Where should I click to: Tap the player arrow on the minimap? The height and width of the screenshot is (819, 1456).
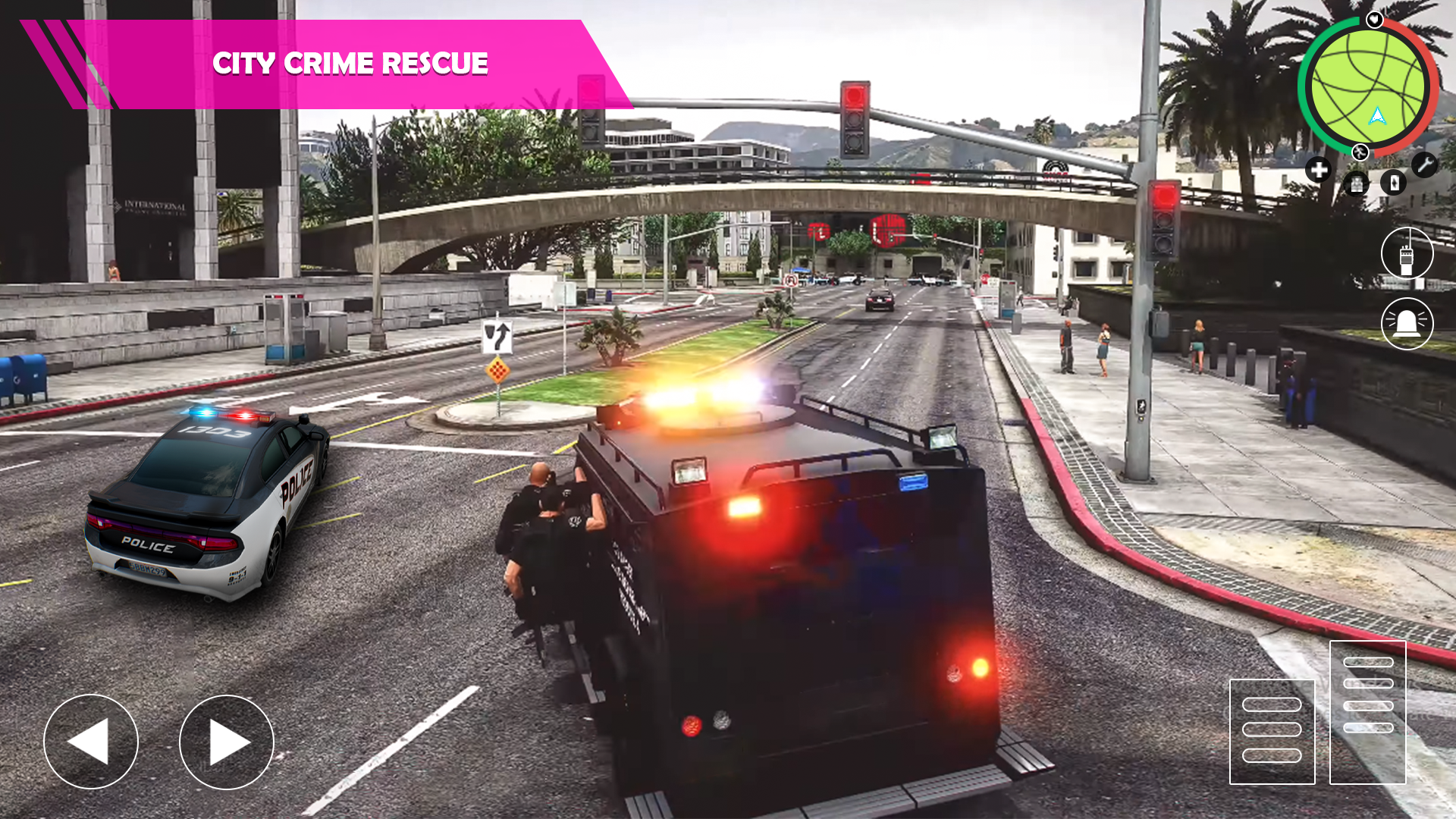pyautogui.click(x=1378, y=116)
